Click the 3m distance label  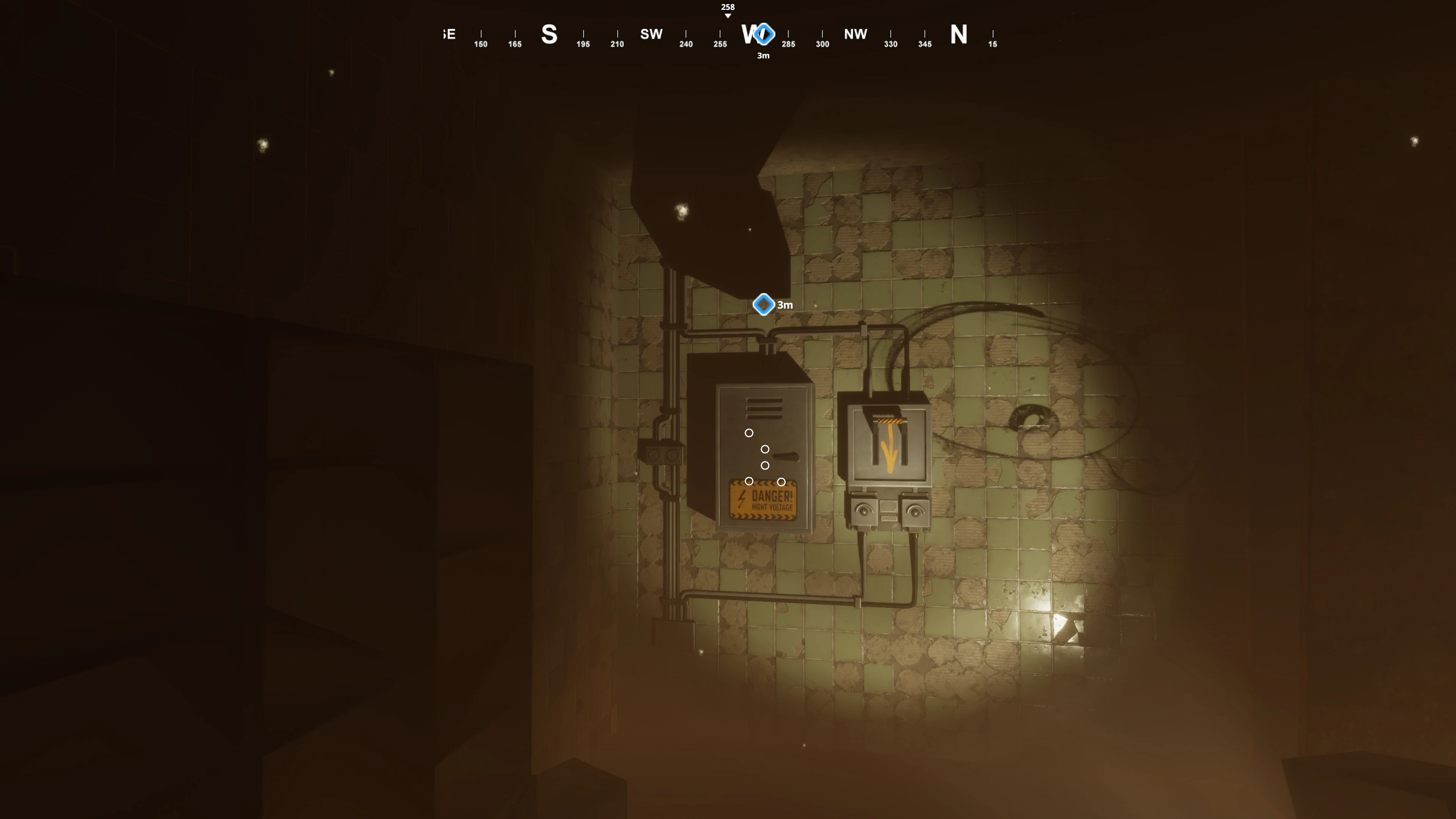coord(785,305)
